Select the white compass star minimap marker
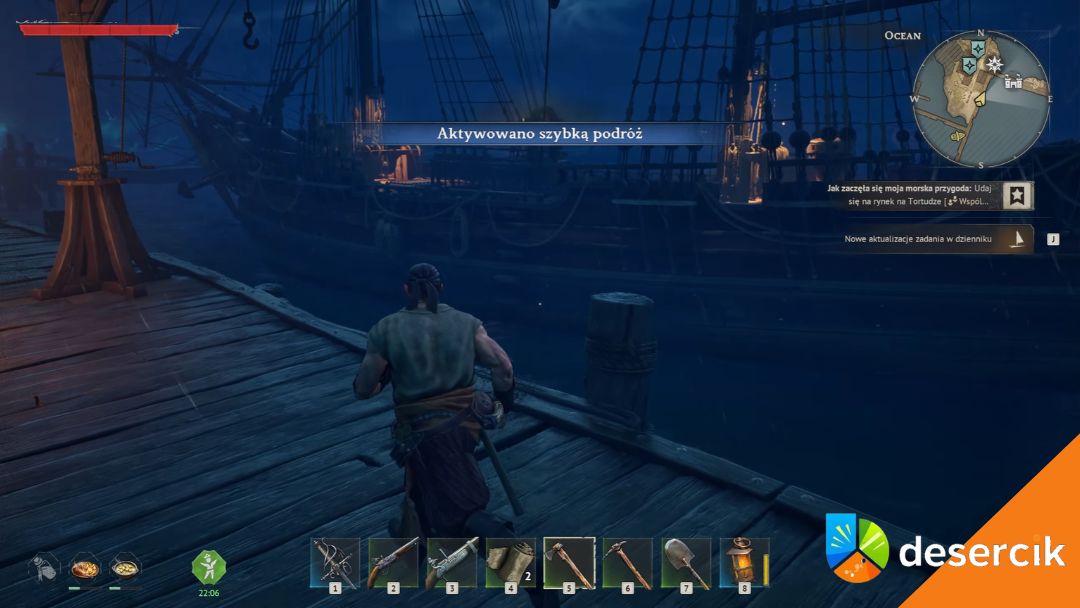This screenshot has height=608, width=1080. [x=994, y=64]
